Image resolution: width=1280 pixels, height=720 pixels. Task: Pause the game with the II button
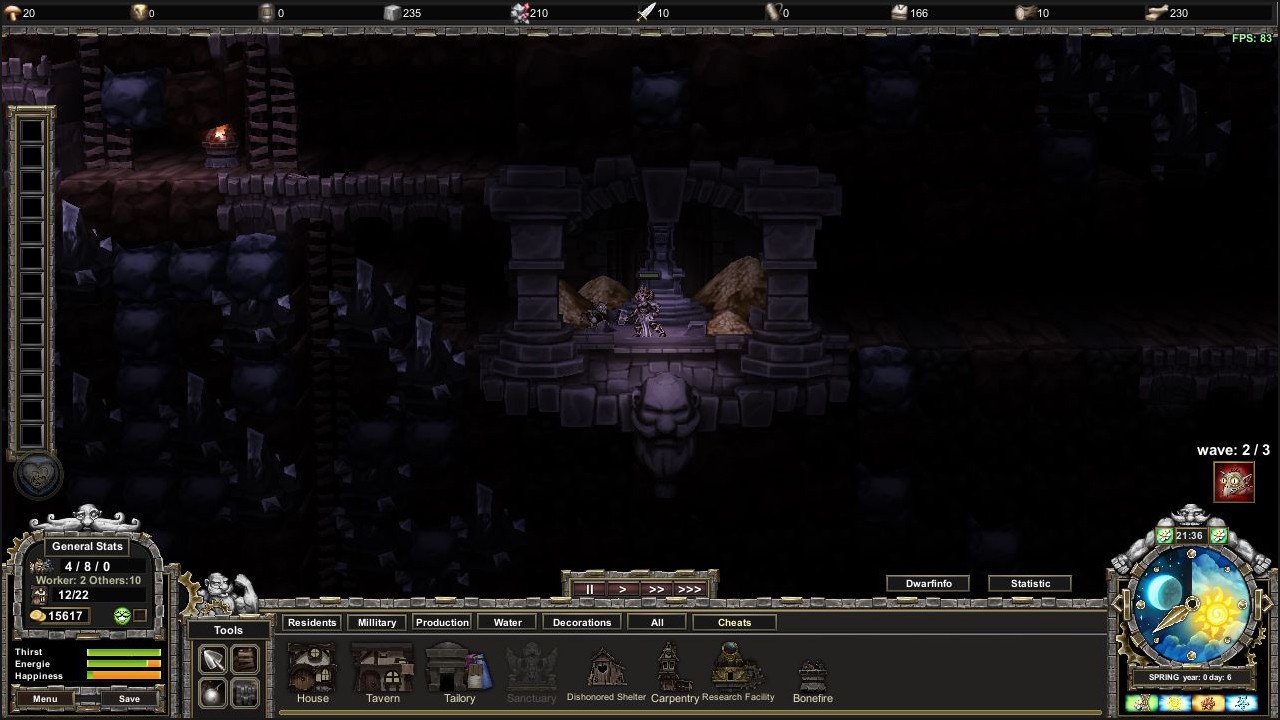point(589,589)
